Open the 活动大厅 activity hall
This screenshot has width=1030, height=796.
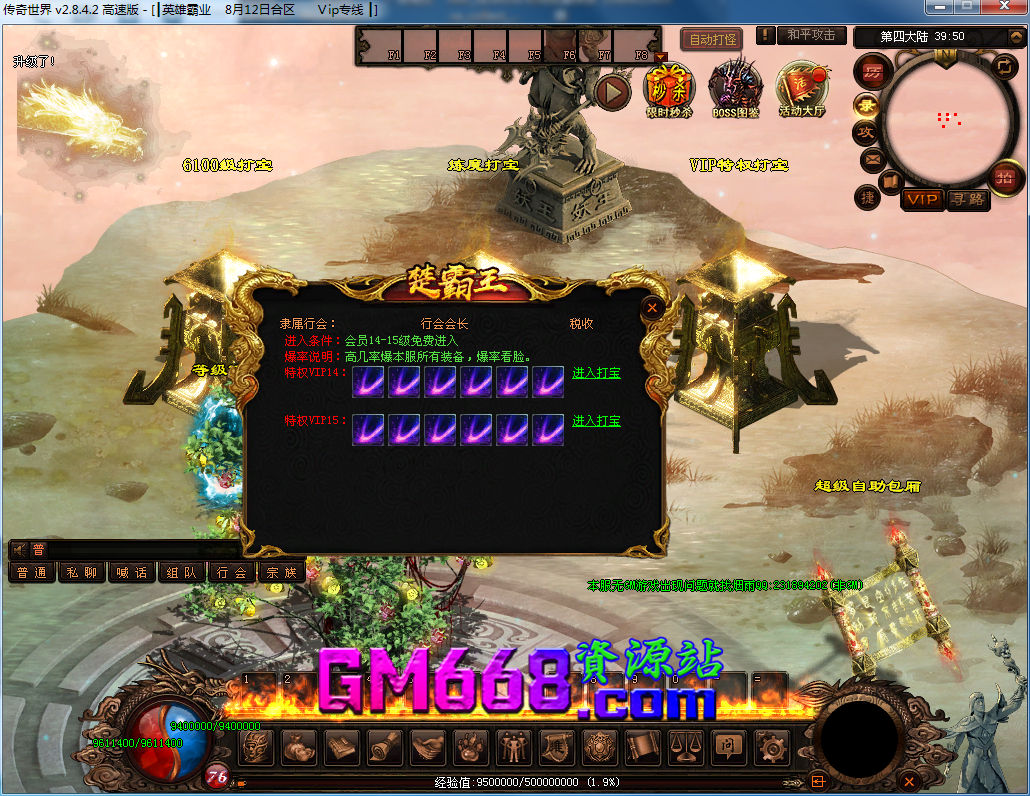(x=803, y=88)
